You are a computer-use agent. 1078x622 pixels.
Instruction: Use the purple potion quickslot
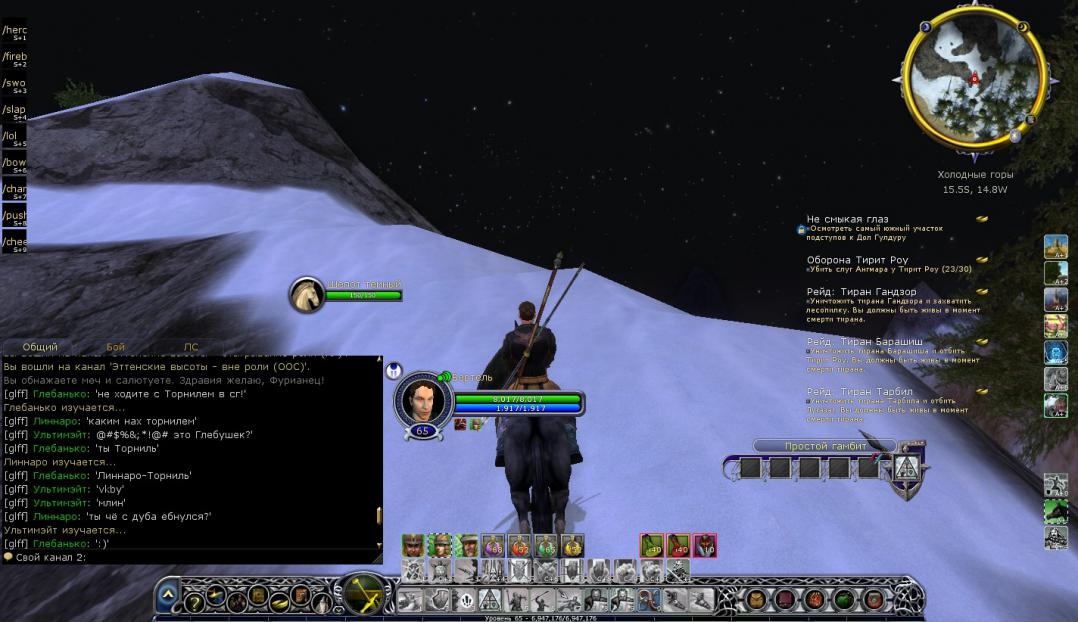pos(492,545)
